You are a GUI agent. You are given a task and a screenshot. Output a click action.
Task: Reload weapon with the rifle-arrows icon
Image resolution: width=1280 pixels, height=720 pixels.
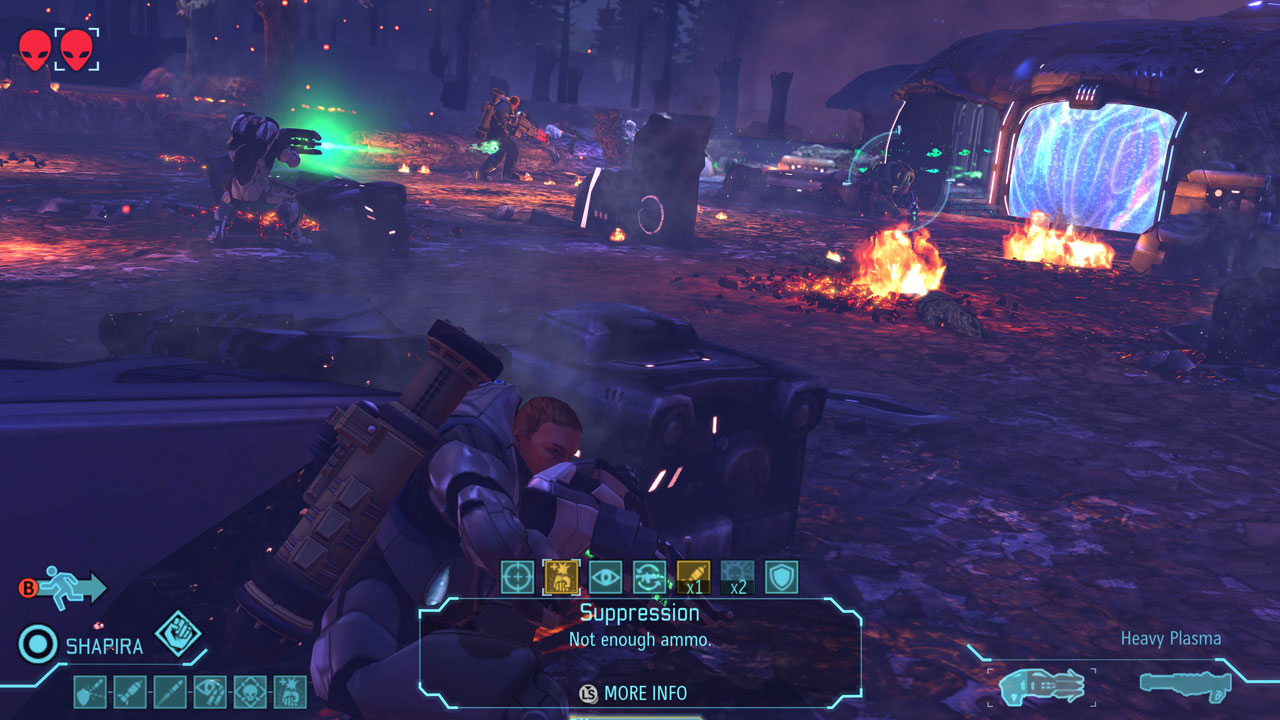pos(649,577)
